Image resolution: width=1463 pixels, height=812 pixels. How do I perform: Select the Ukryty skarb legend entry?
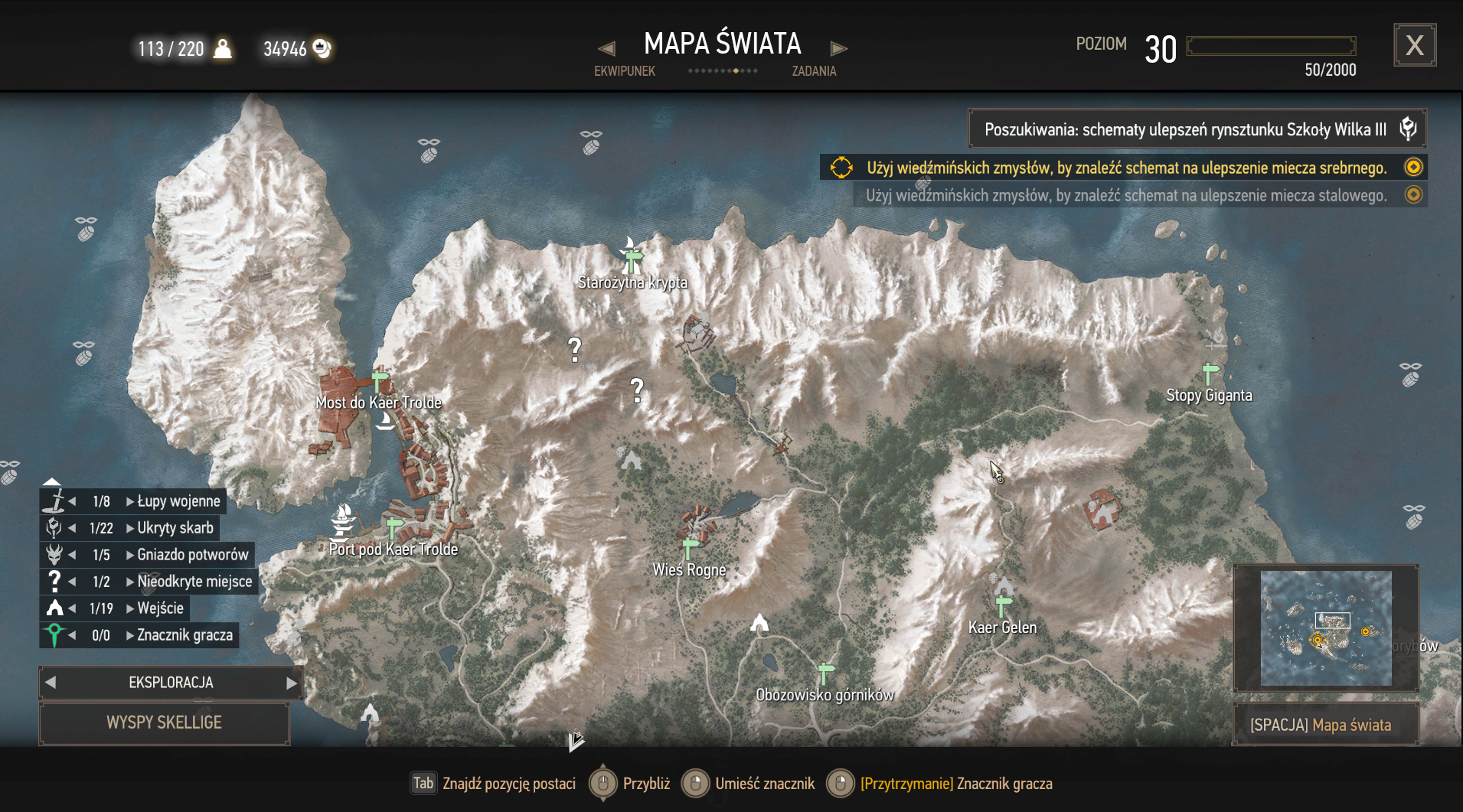click(175, 528)
